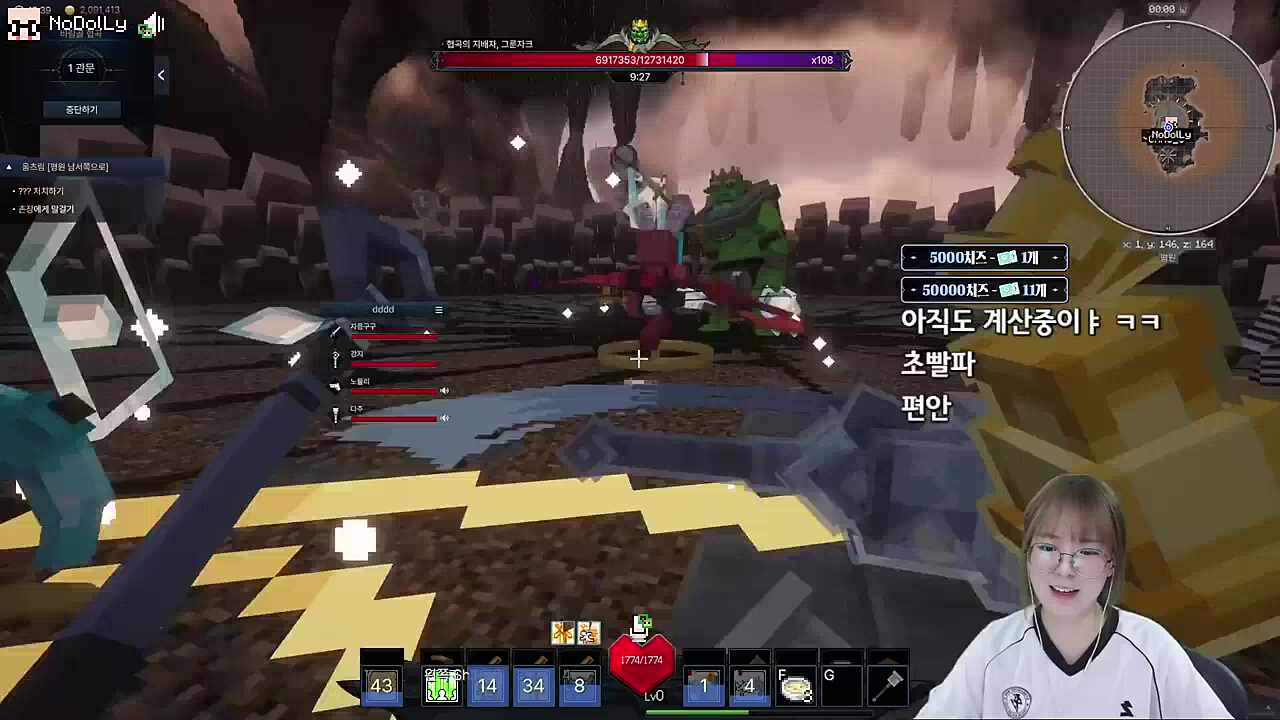
Task: Click the 중단하기 button
Action: [x=81, y=109]
